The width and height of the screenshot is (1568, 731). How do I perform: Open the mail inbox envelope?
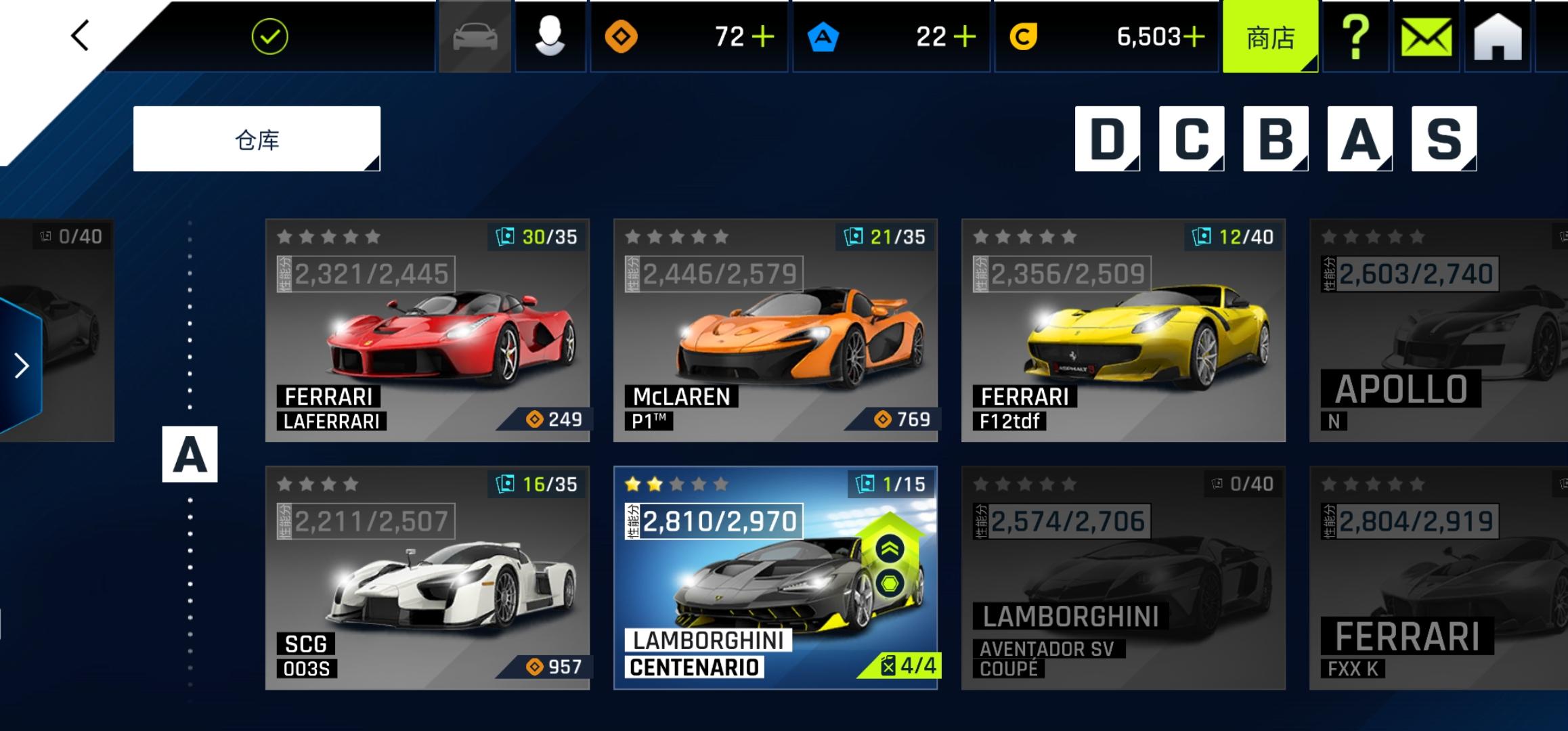[x=1427, y=37]
